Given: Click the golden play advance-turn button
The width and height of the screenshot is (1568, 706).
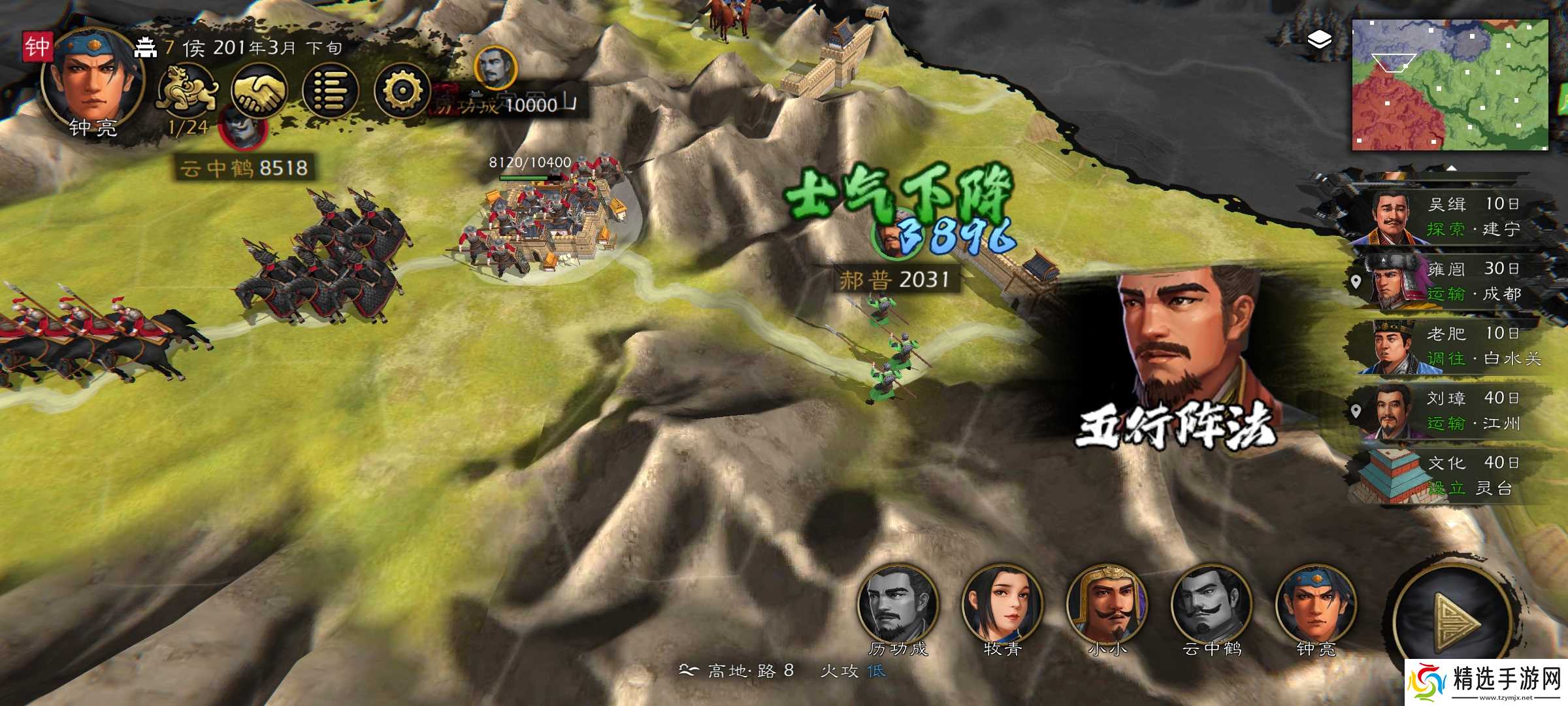Looking at the screenshot, I should point(1454,621).
